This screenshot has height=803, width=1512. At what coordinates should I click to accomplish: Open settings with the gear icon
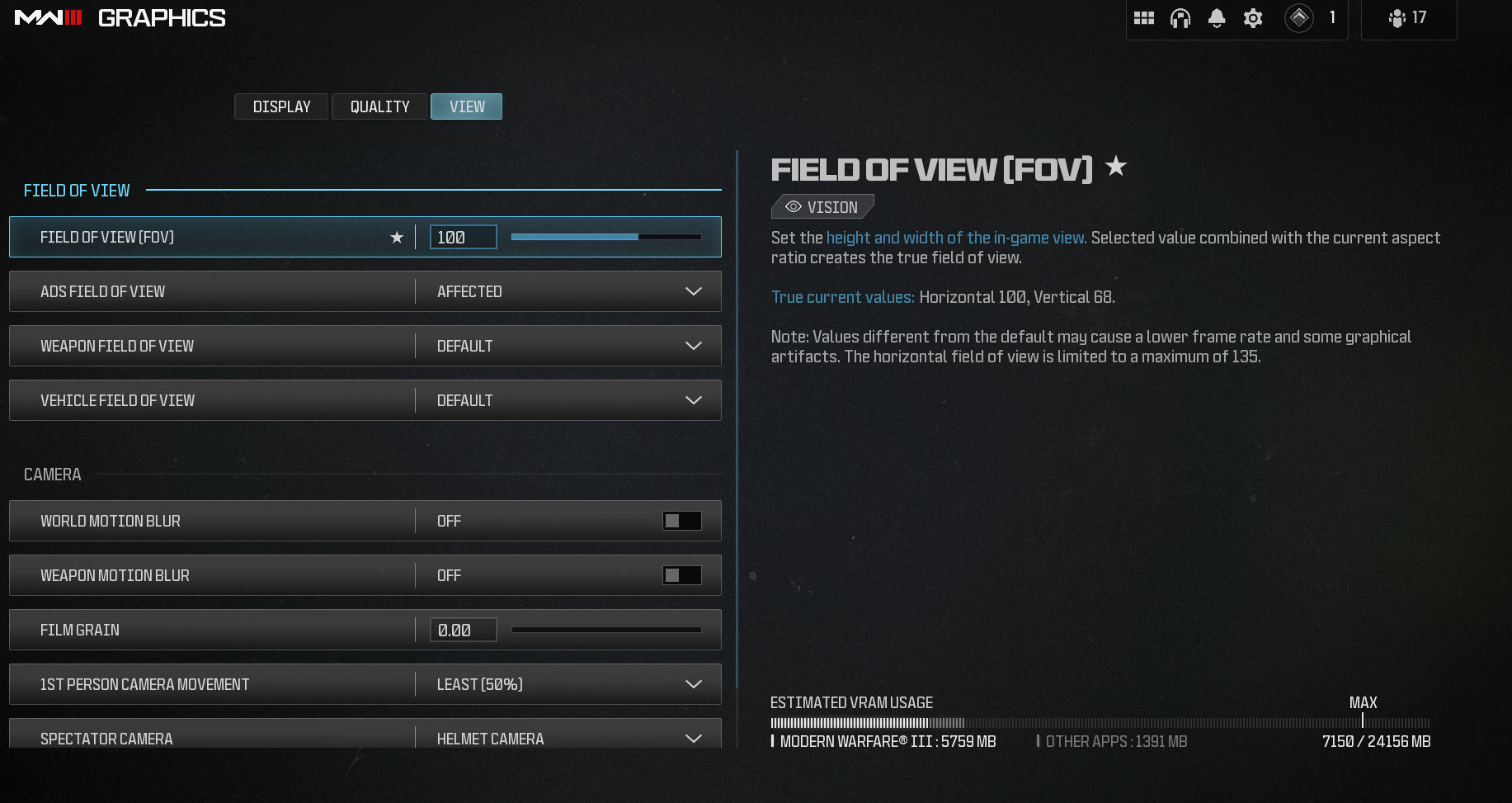click(x=1253, y=17)
